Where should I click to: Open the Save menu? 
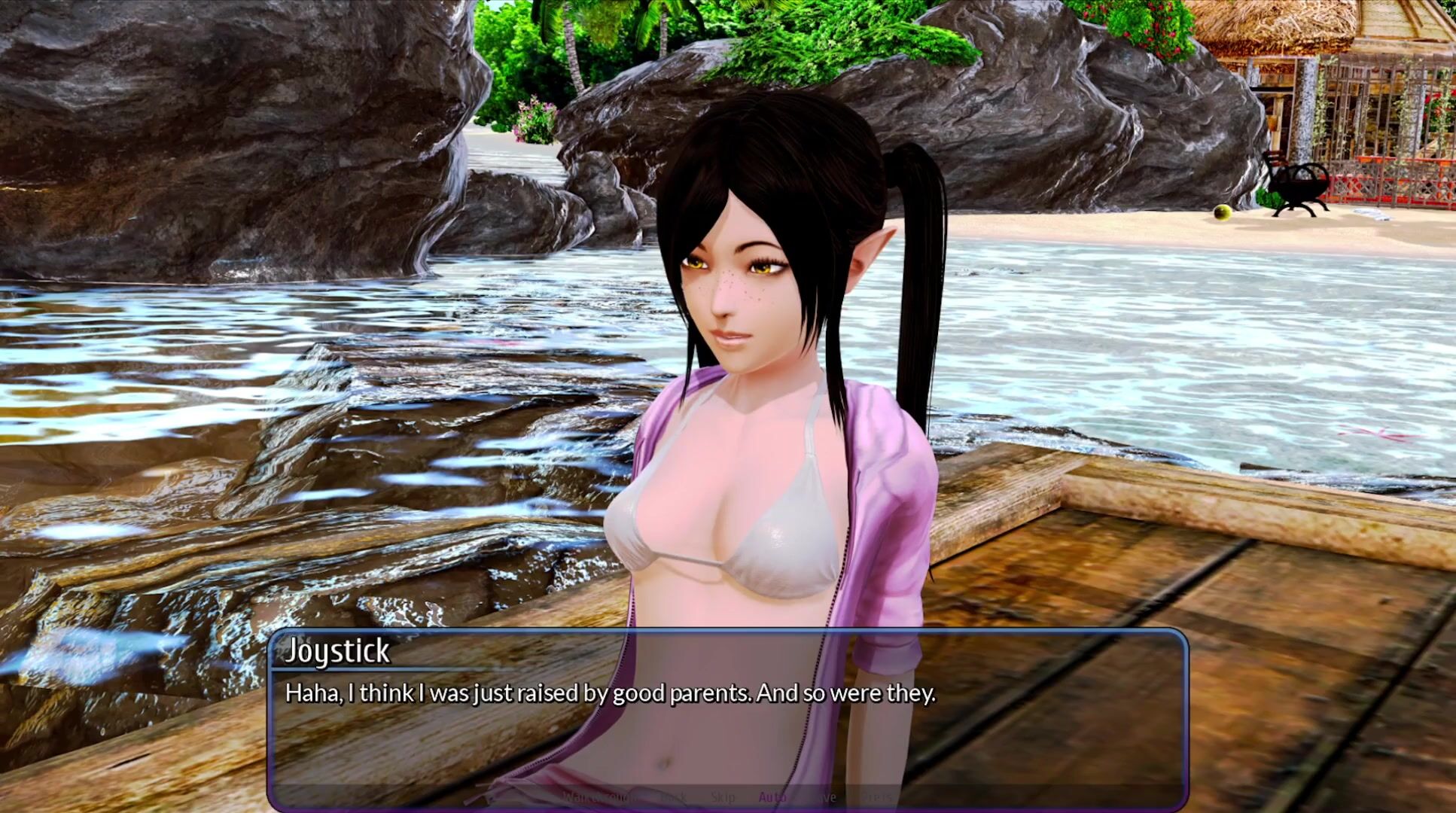point(823,796)
